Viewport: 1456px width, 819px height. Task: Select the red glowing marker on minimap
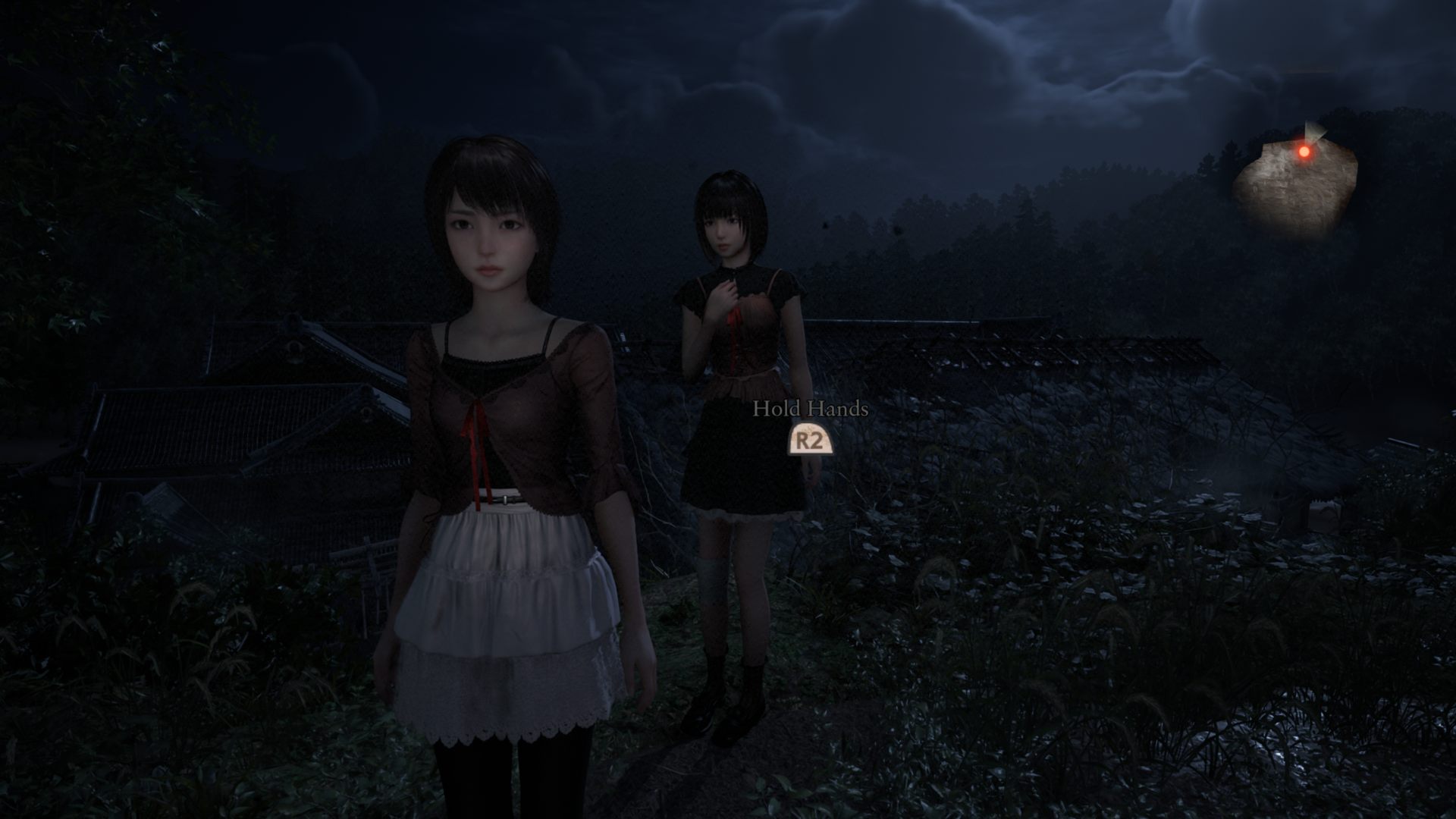point(1304,152)
